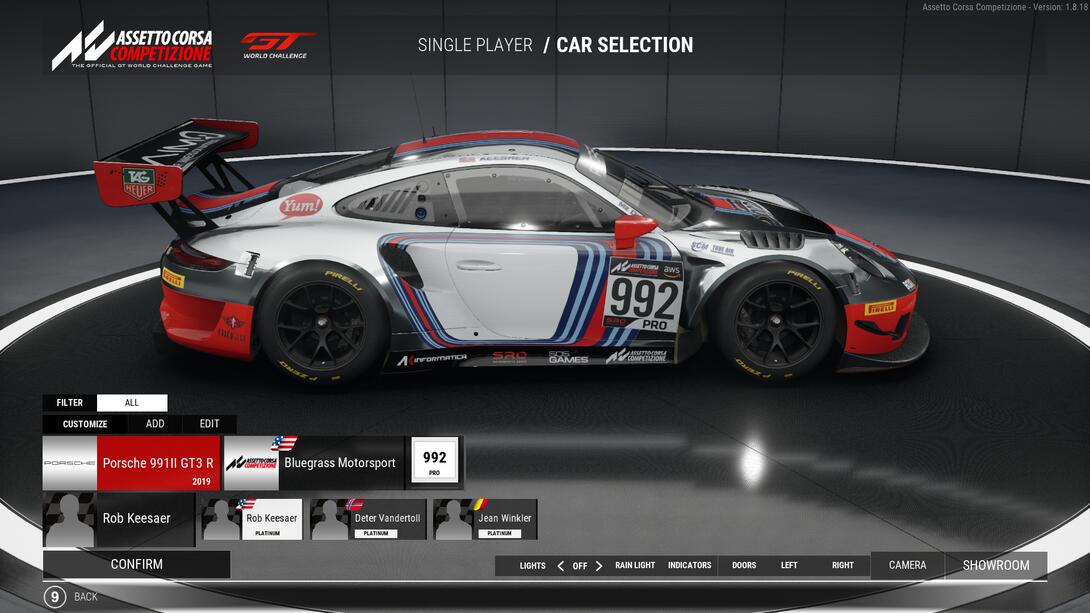Switch to the CAMERA view

pos(907,565)
